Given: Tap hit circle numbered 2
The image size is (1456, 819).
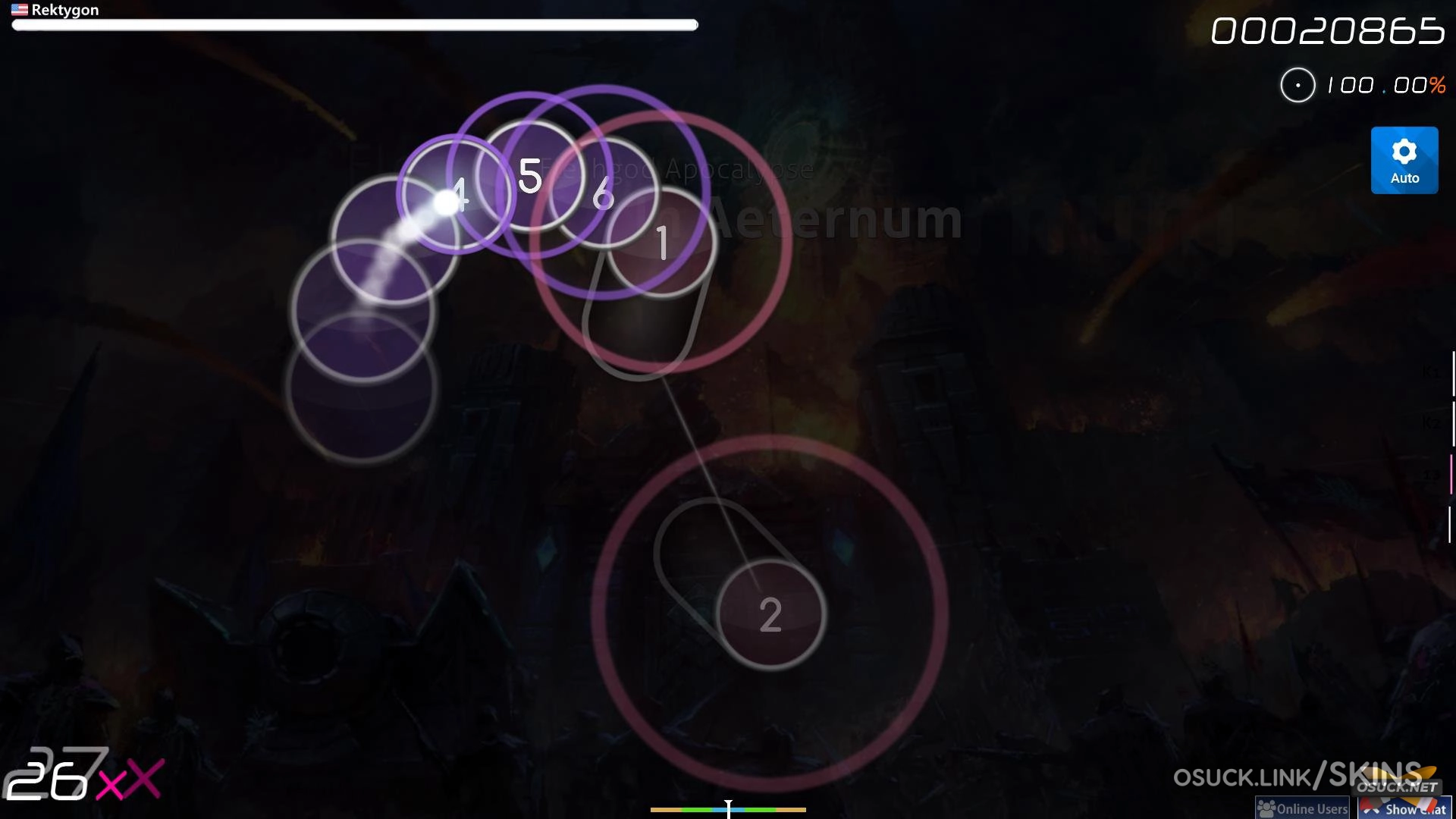Looking at the screenshot, I should point(770,616).
